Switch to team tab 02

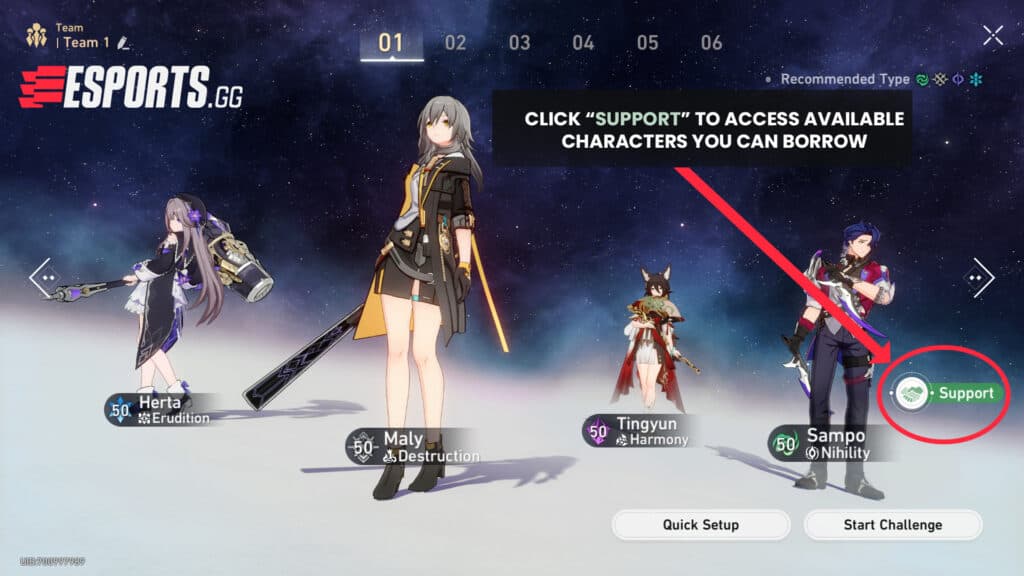pyautogui.click(x=455, y=43)
